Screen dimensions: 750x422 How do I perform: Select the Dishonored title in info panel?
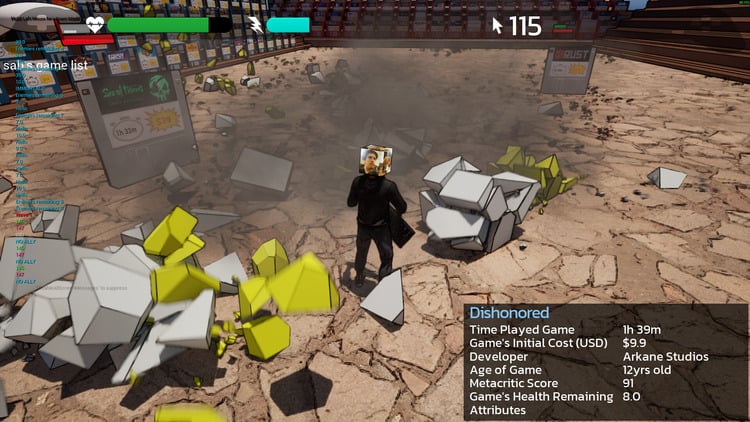tap(509, 313)
